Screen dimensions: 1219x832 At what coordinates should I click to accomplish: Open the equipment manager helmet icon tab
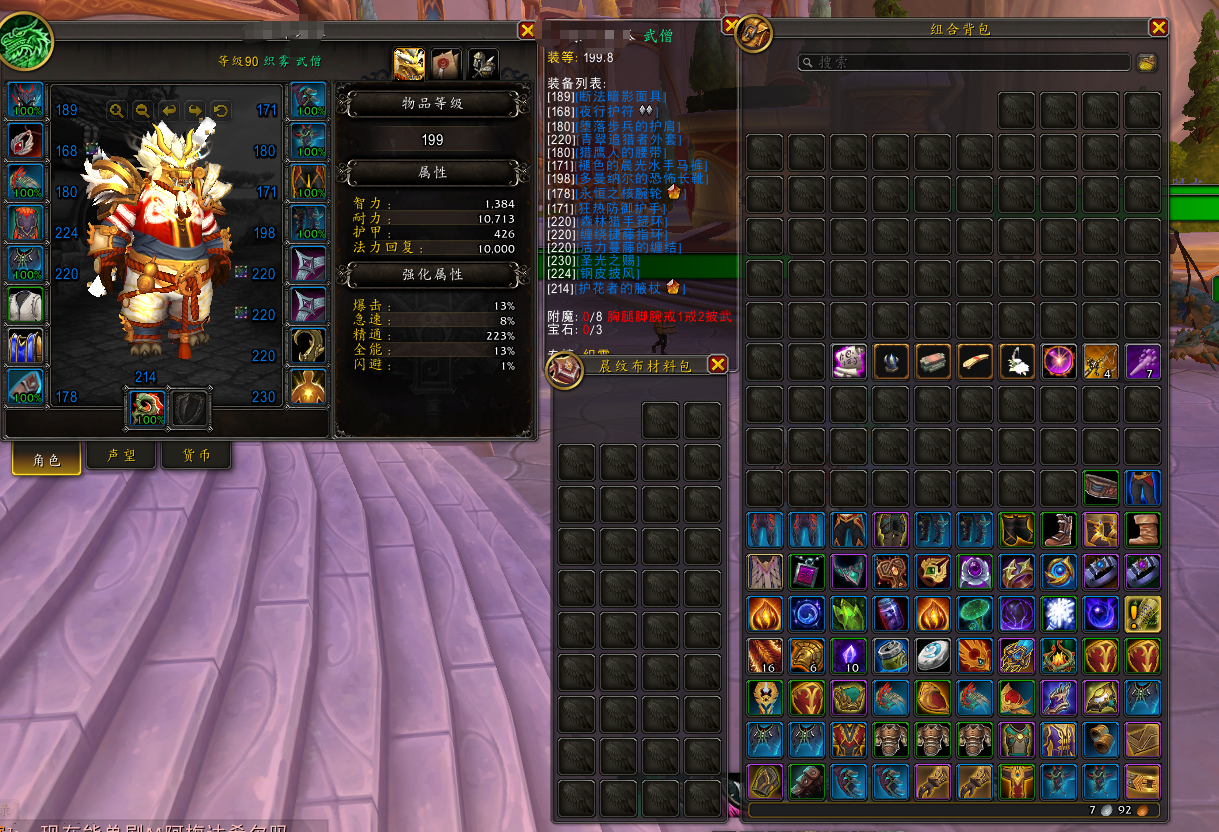tap(484, 65)
